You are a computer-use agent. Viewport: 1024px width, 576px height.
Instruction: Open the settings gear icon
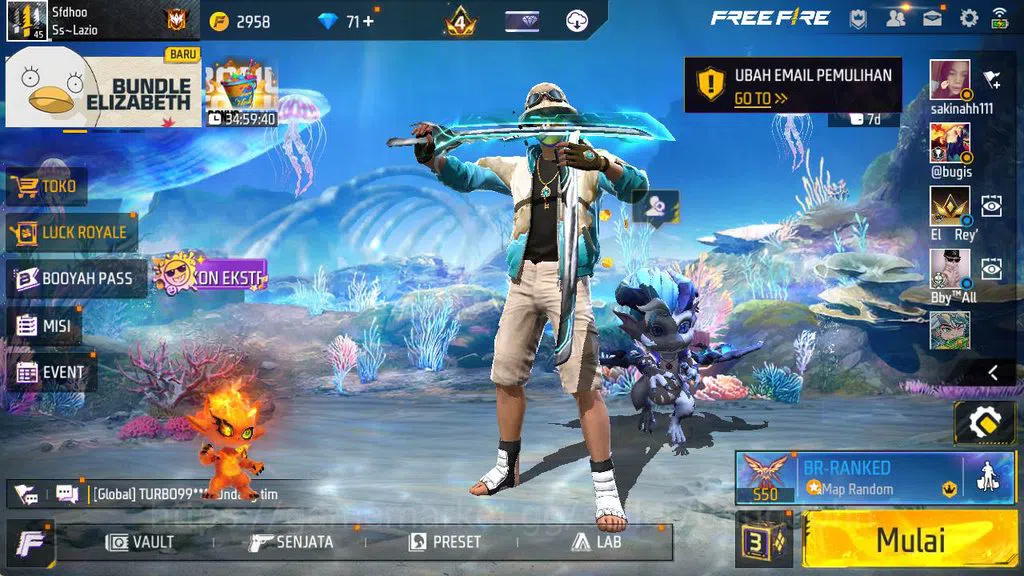[968, 18]
